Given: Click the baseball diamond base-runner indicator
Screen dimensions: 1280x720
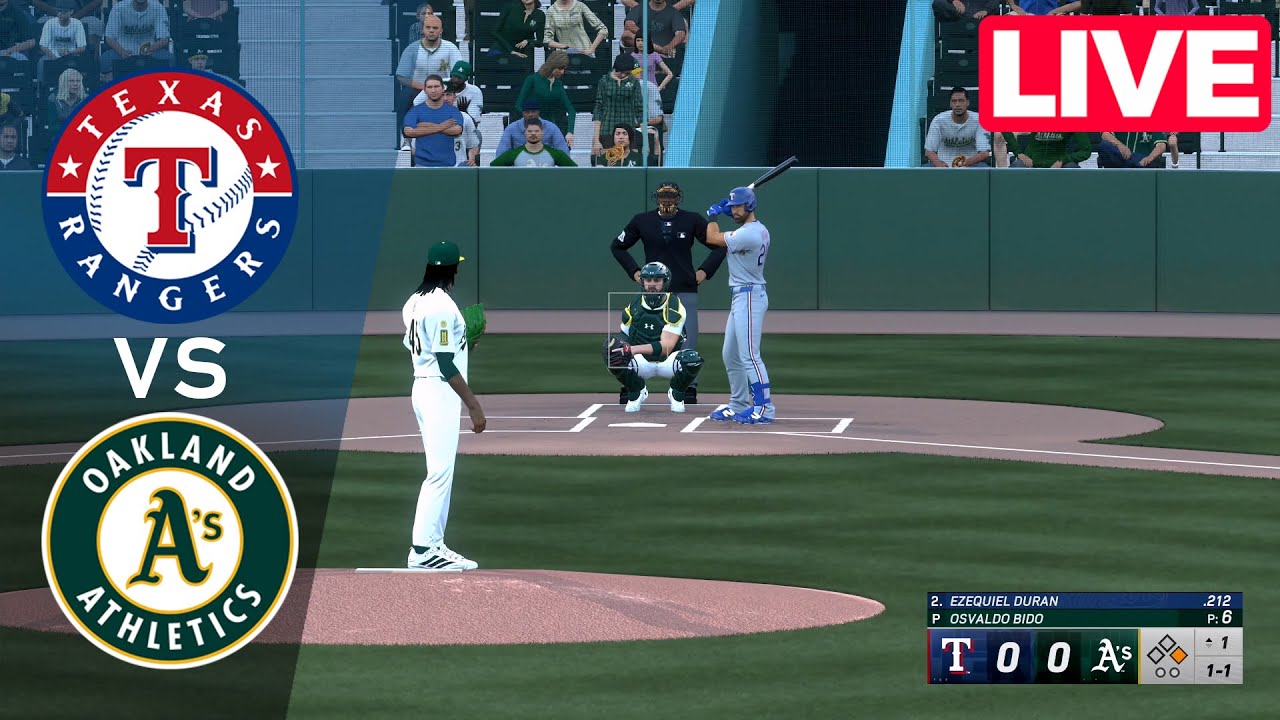Looking at the screenshot, I should [1166, 648].
